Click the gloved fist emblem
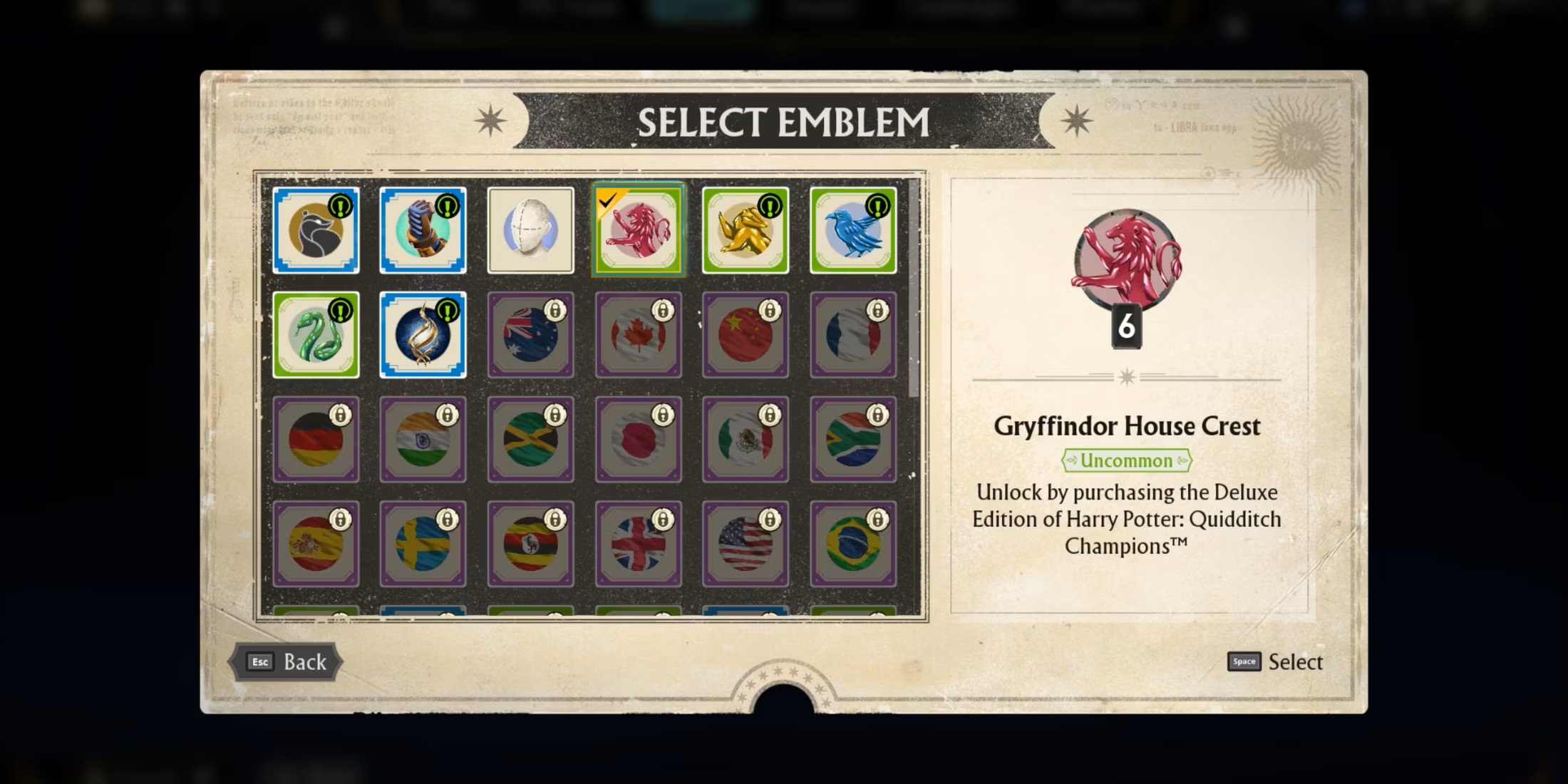Screen dimensions: 1568x784 pos(423,230)
